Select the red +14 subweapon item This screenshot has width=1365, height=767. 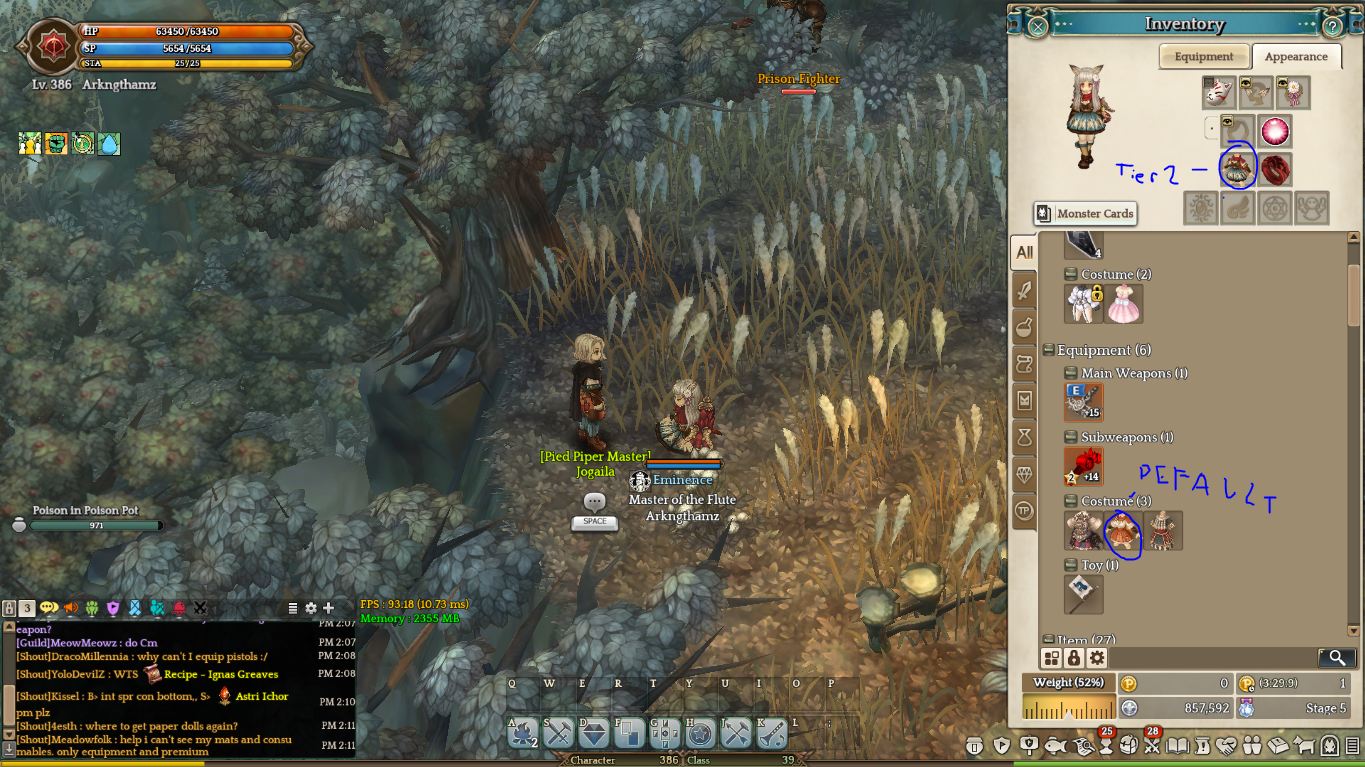1084,466
